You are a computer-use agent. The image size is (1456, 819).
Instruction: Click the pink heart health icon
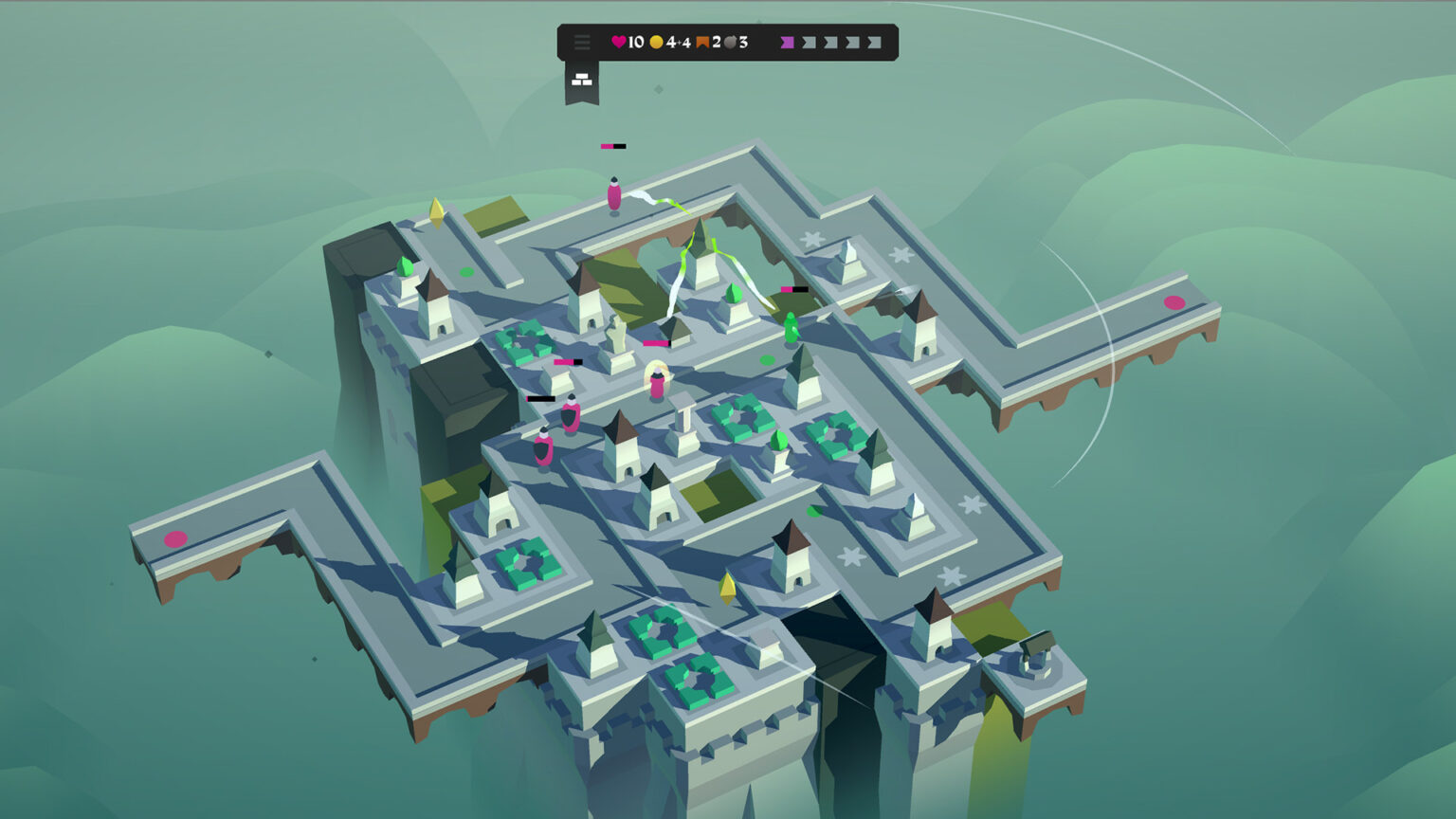(618, 42)
